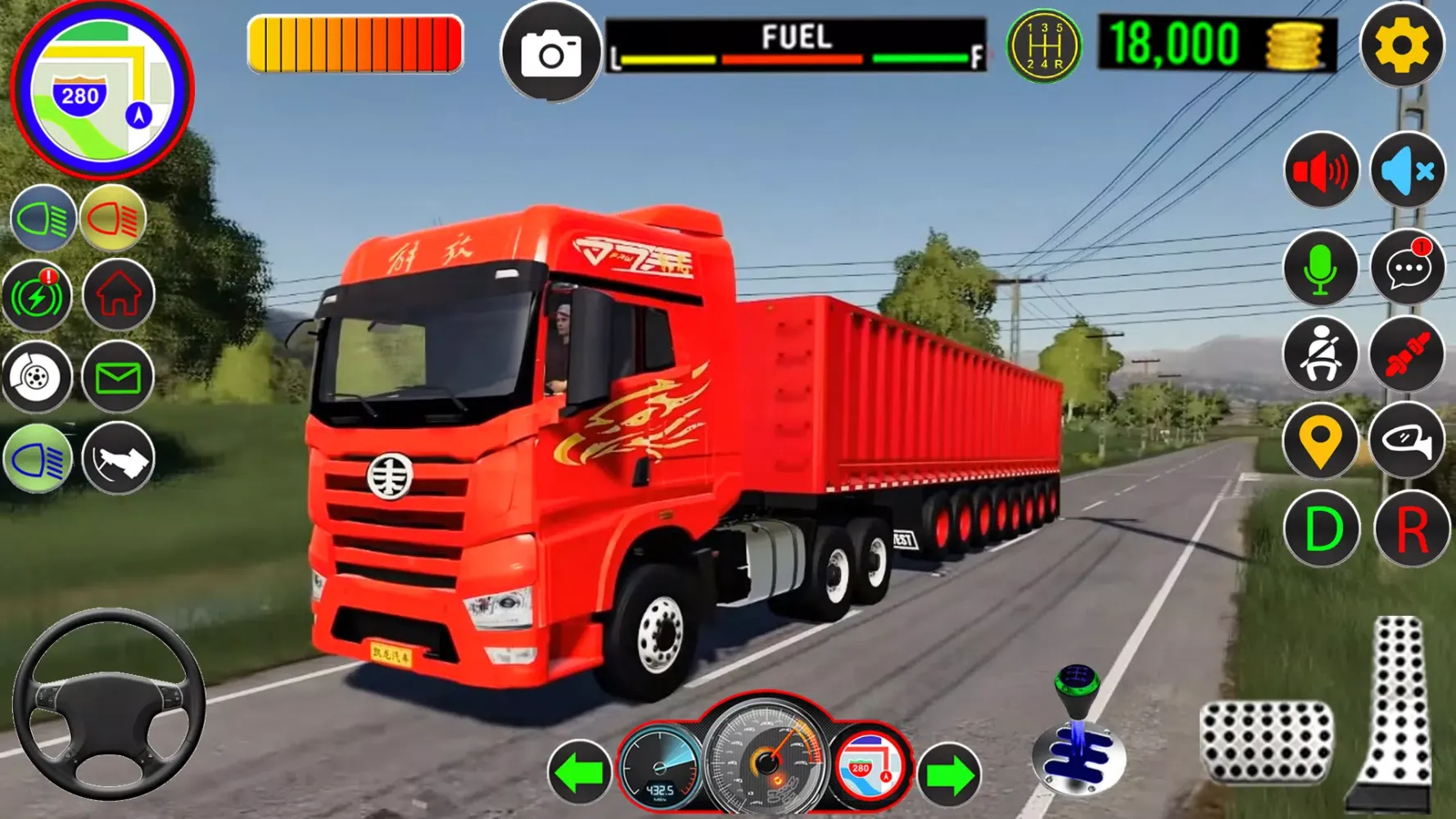Go to the red home button

pos(118,296)
